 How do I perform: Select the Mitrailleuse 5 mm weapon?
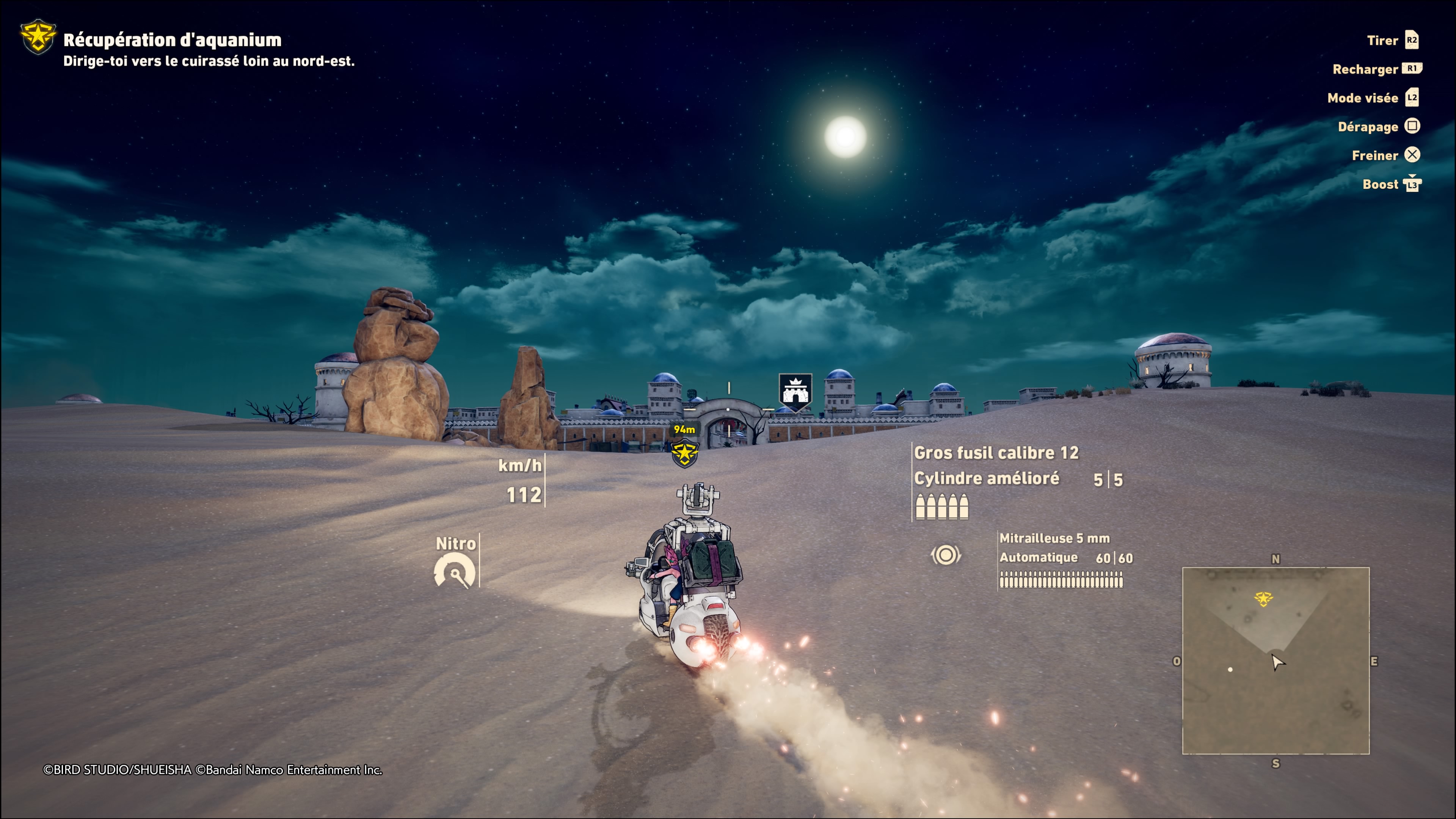coord(1054,538)
